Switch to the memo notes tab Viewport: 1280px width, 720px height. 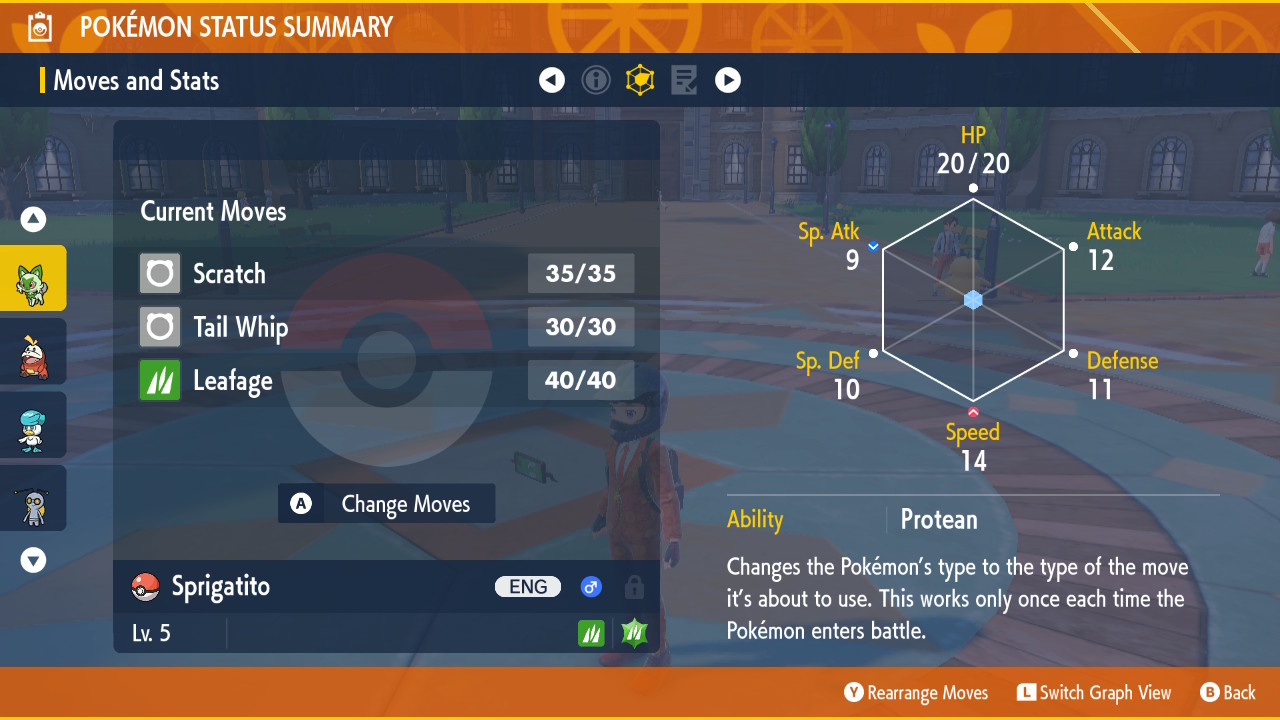coord(684,80)
